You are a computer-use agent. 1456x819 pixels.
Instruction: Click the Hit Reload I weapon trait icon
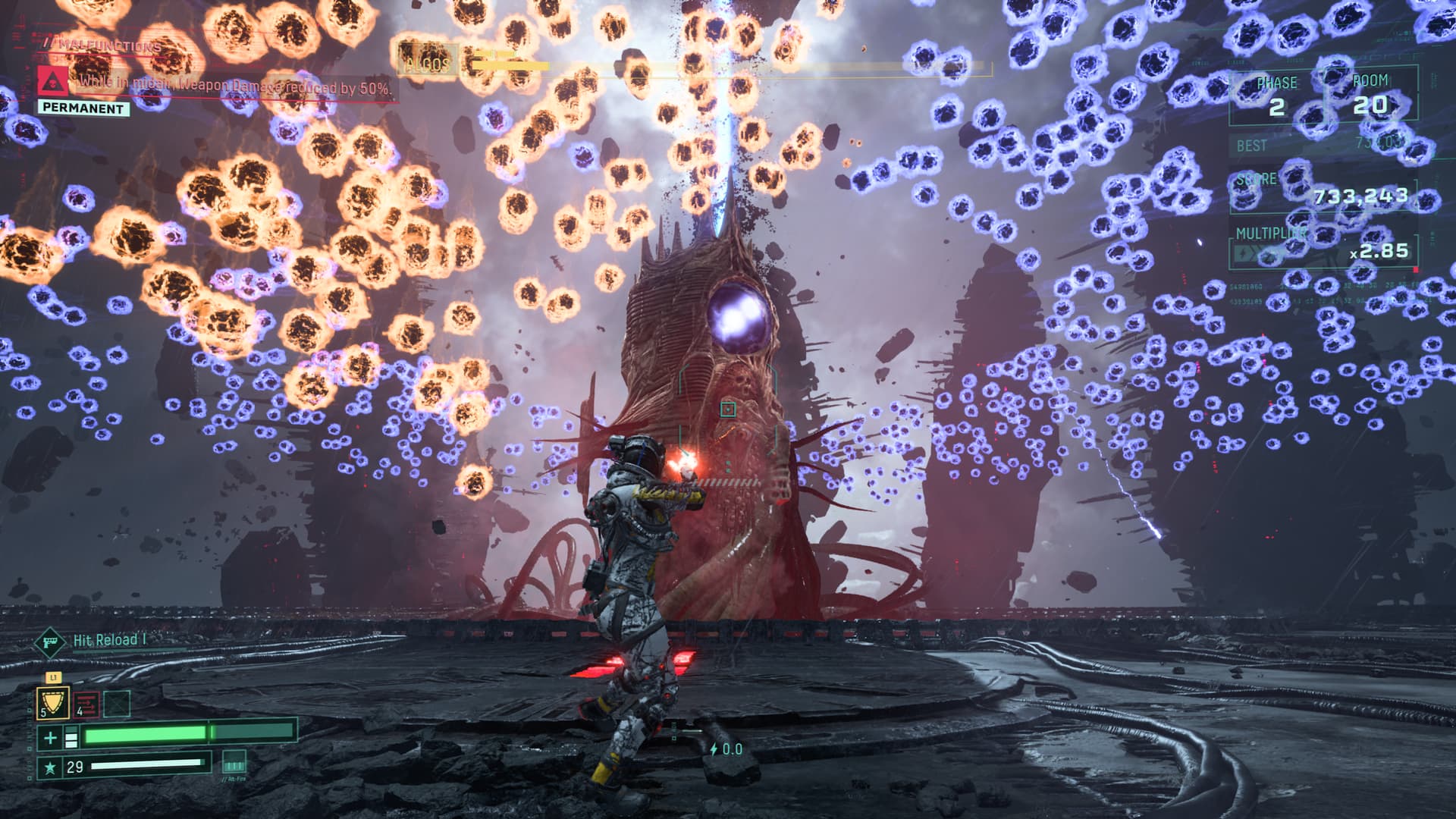(49, 642)
